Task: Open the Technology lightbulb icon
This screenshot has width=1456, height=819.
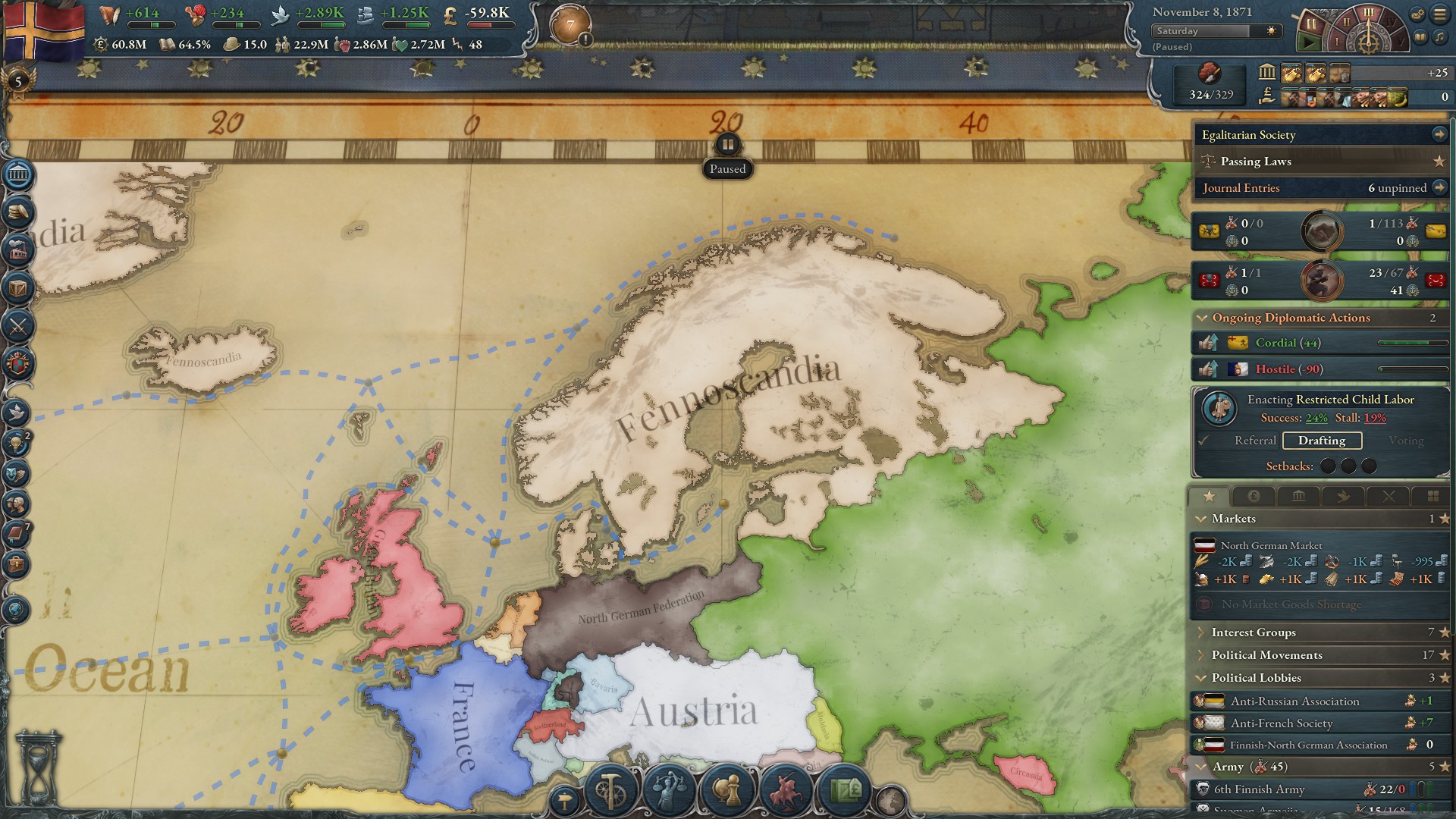Action: tap(17, 444)
